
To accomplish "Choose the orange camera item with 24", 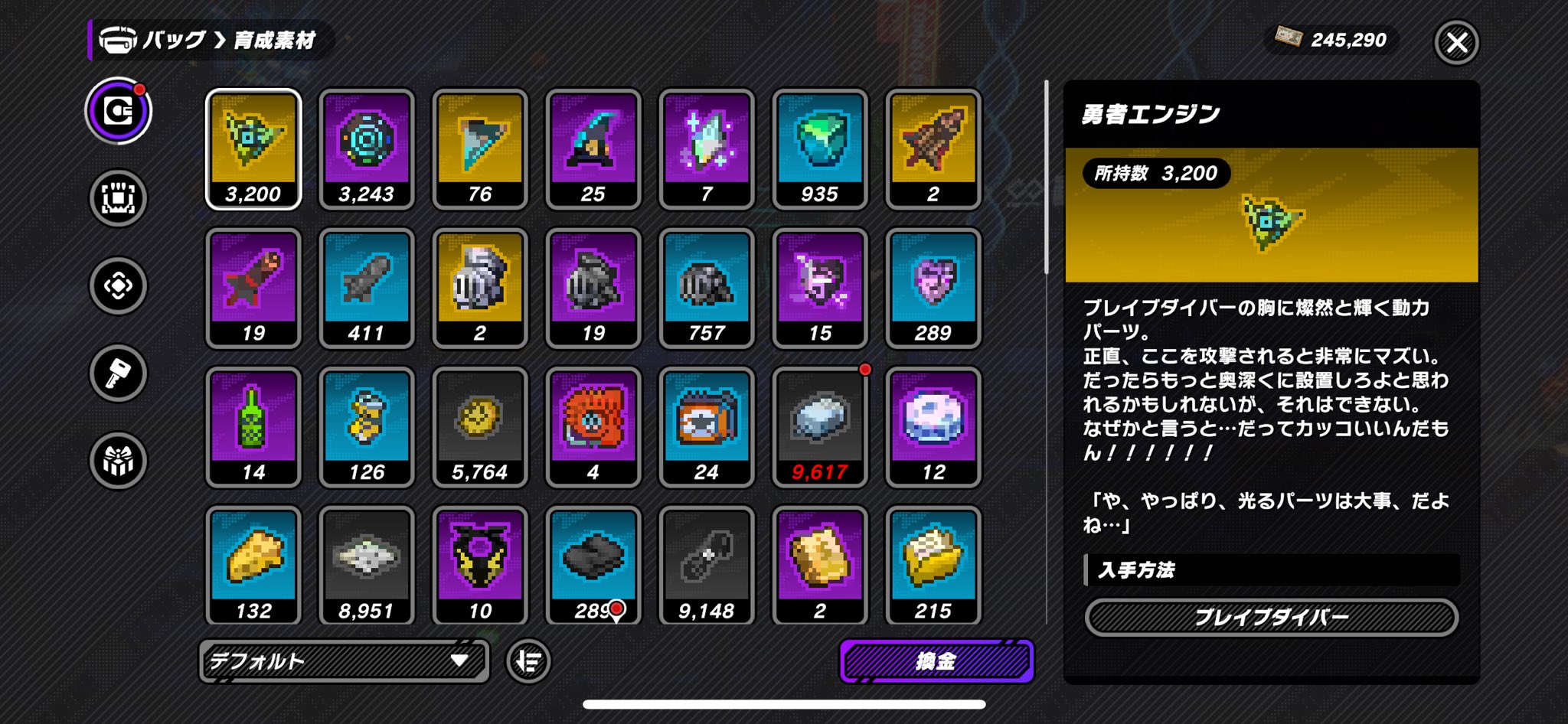I will pos(707,426).
